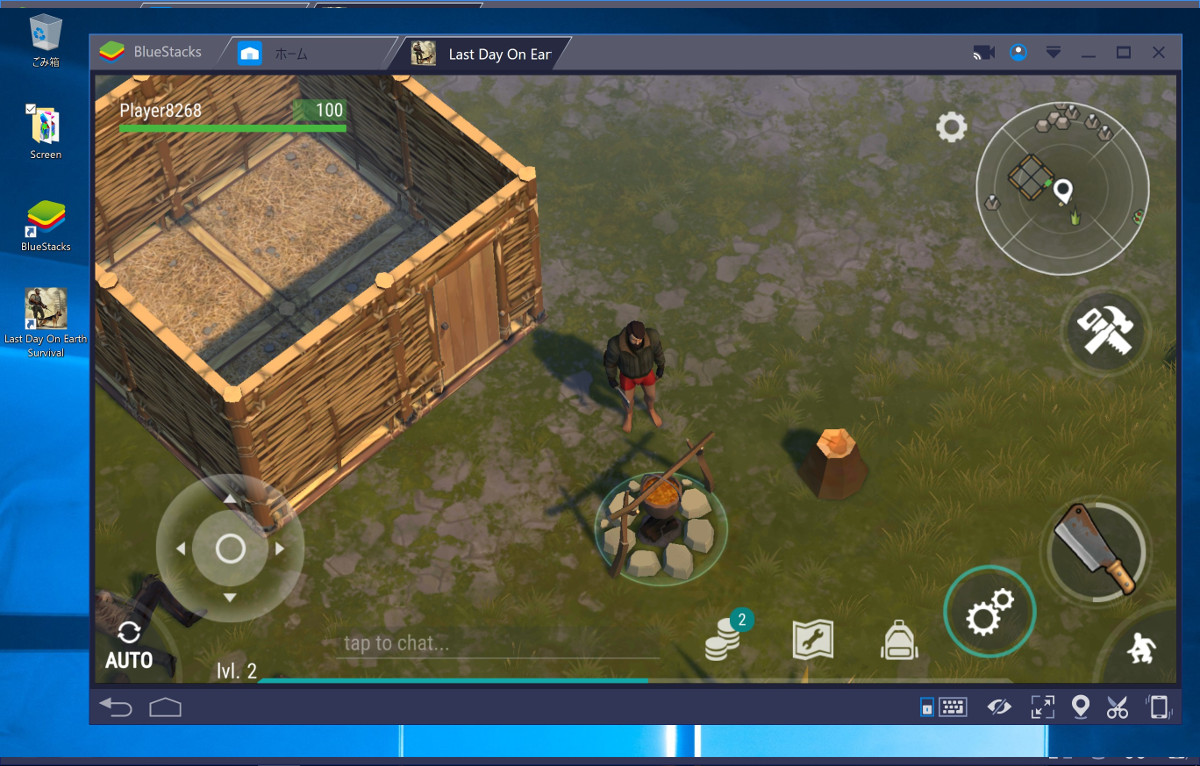Open the BlueStacks location pin tool
This screenshot has width=1200, height=766.
tap(1080, 708)
